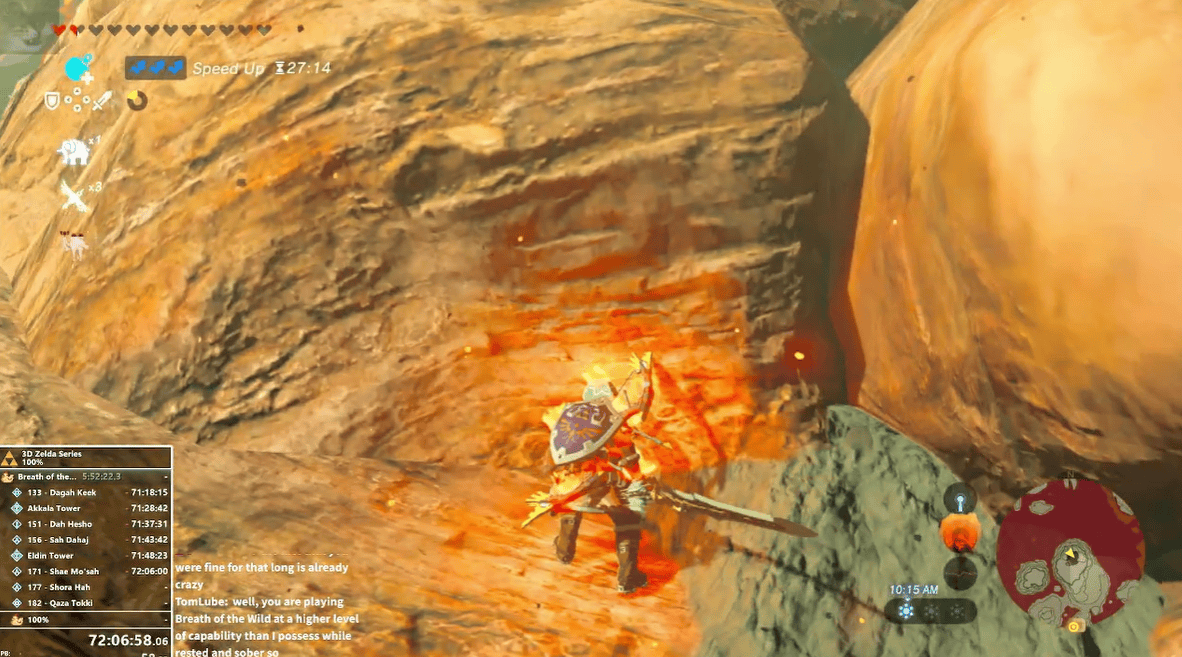Viewport: 1182px width, 657px height.
Task: Select the 171 - Shae Mo'sah split
Action: 87,571
